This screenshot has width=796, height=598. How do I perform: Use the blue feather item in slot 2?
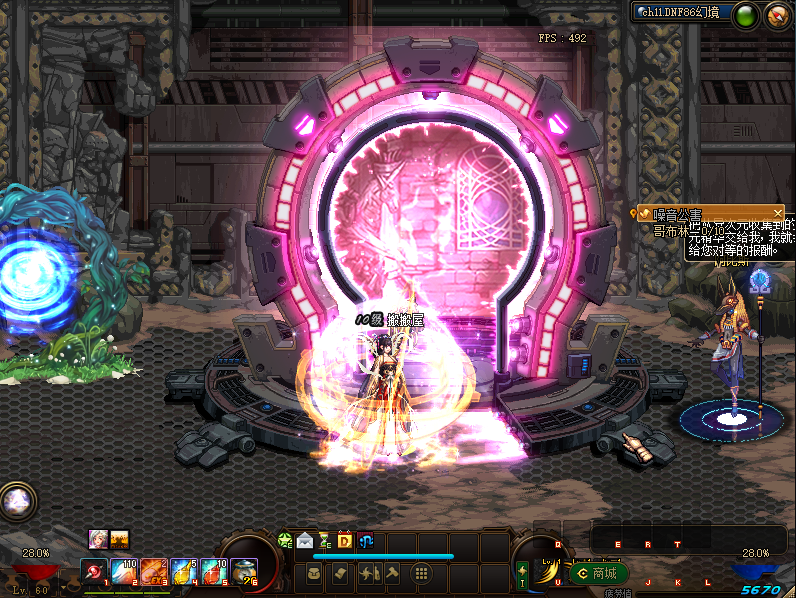124,572
